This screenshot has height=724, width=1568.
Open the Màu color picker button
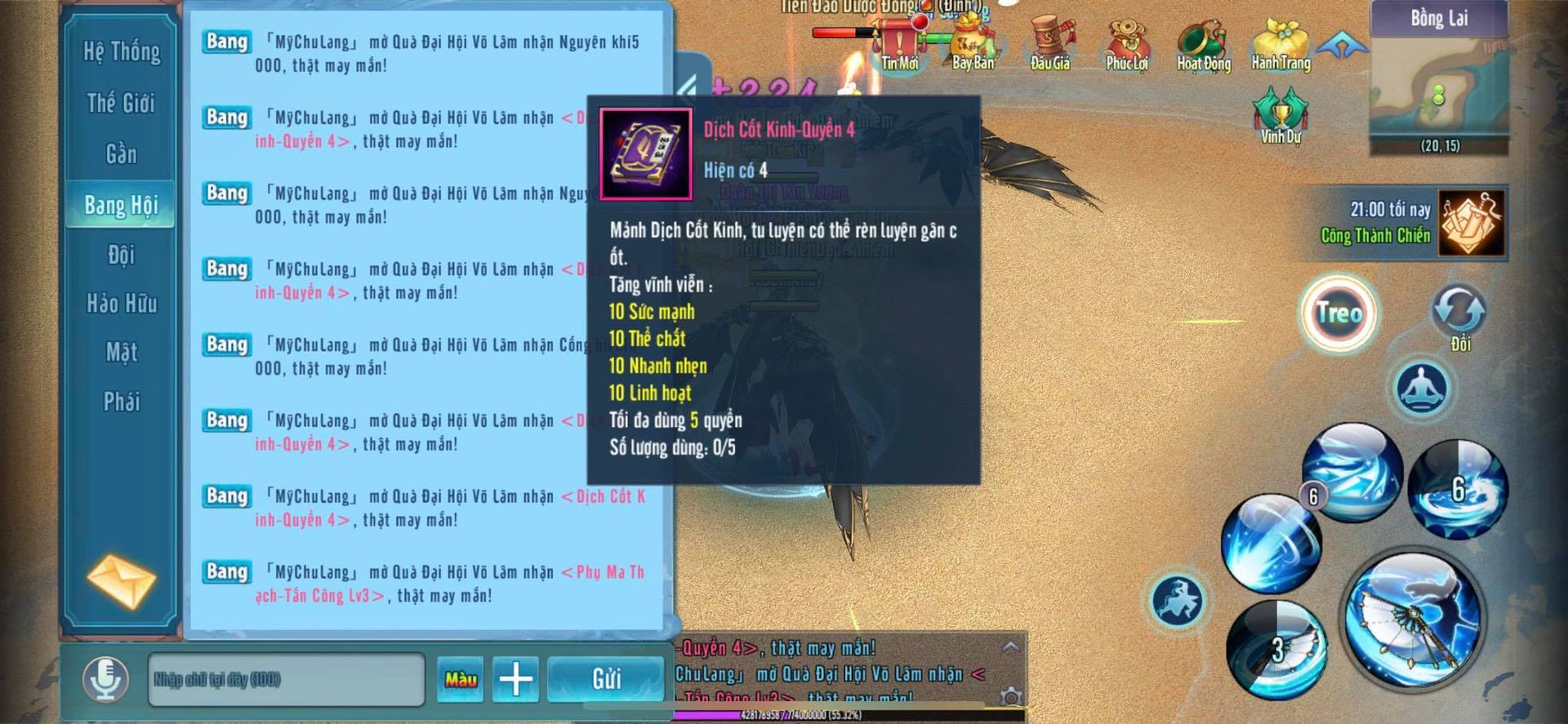tap(461, 679)
